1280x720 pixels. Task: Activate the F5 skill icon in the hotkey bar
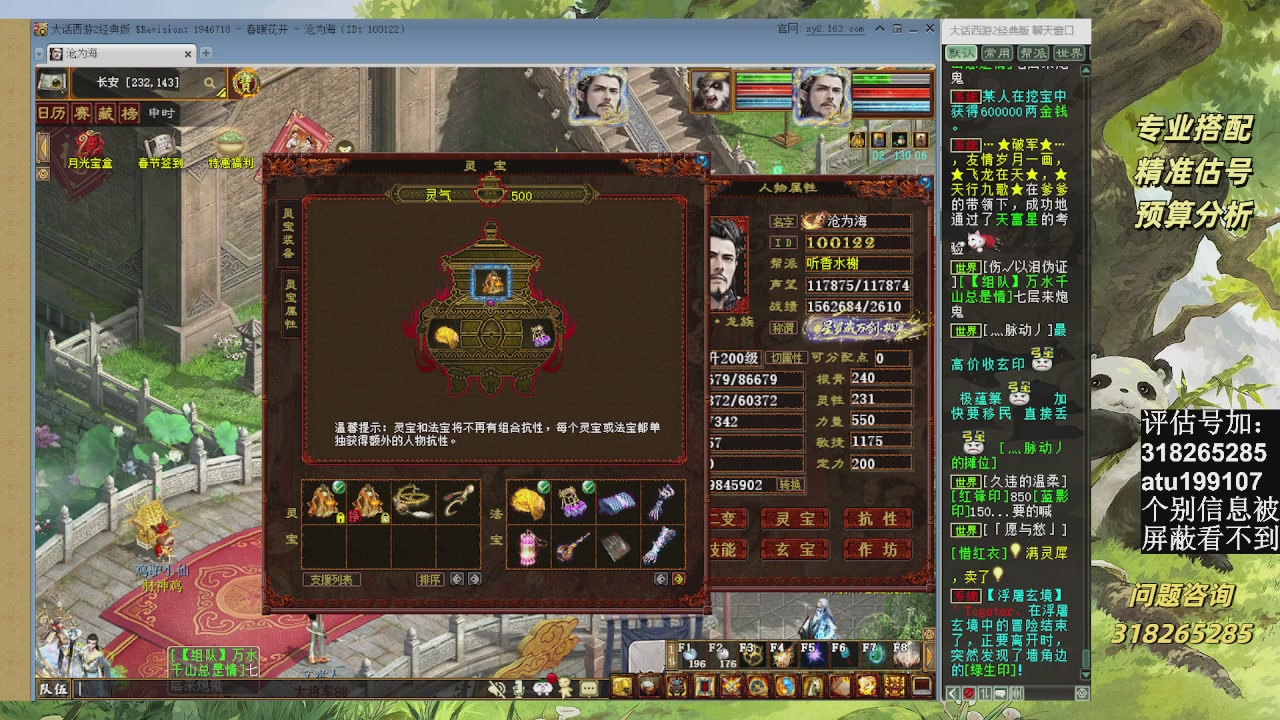tap(812, 653)
